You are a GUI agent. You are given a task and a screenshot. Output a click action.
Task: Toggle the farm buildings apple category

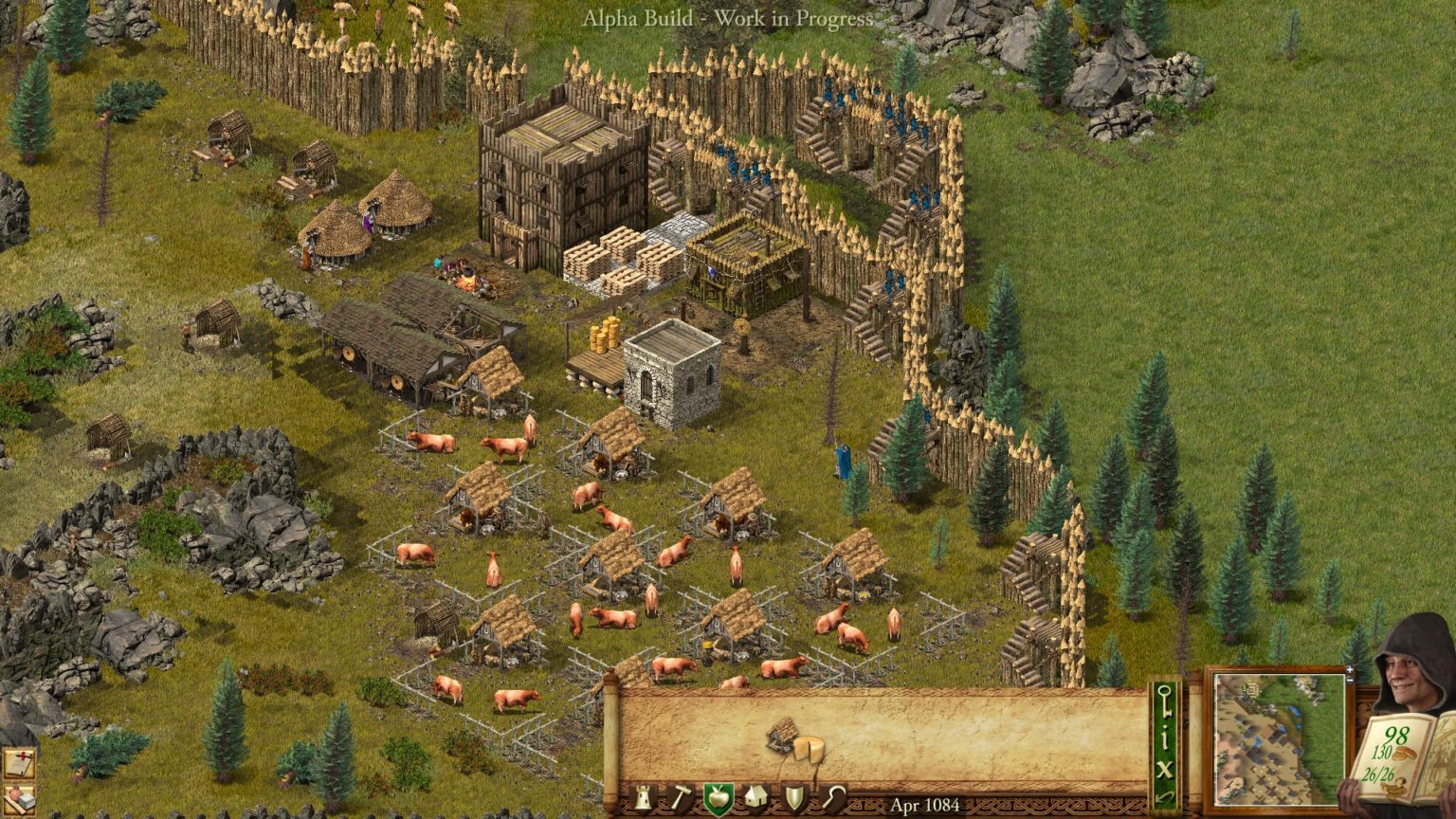tap(718, 798)
